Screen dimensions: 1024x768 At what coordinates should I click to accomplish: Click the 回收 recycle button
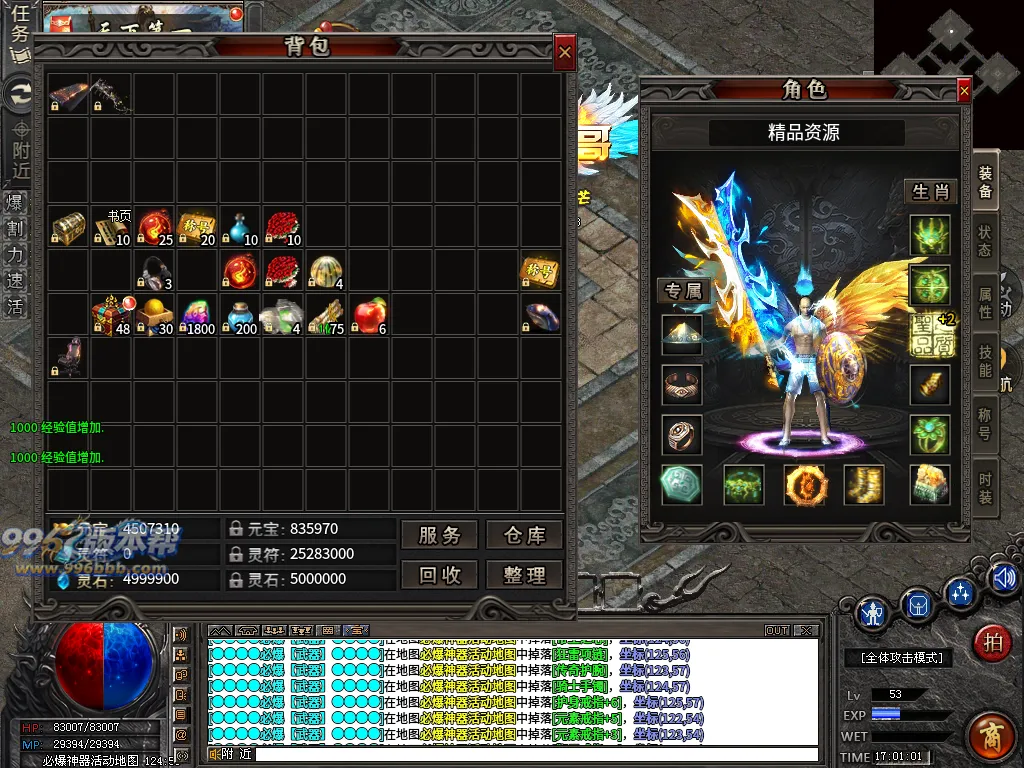click(439, 574)
